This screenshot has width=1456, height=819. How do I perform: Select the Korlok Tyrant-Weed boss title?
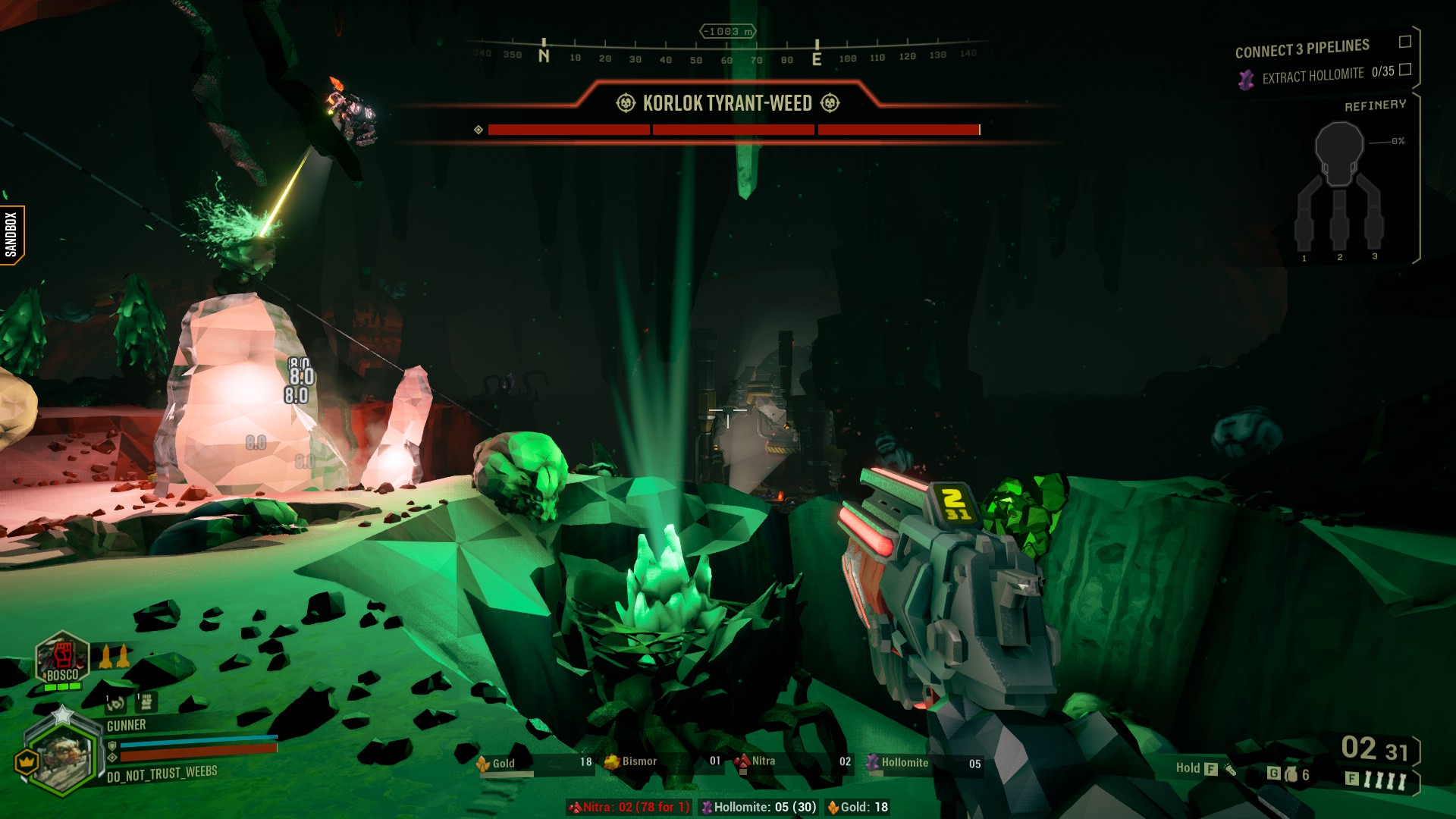[726, 103]
